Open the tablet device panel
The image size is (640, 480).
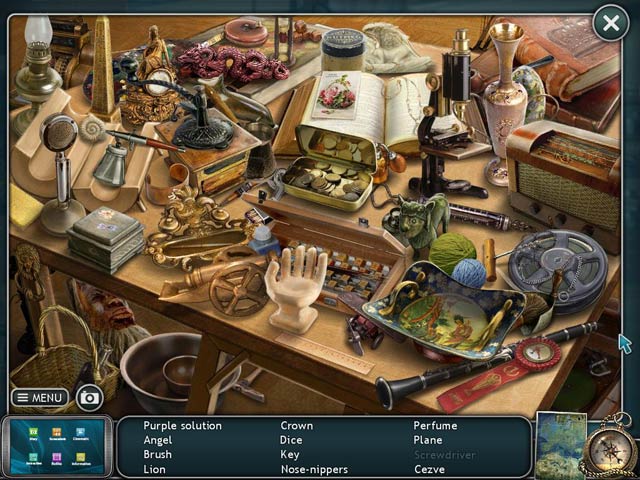pos(56,446)
